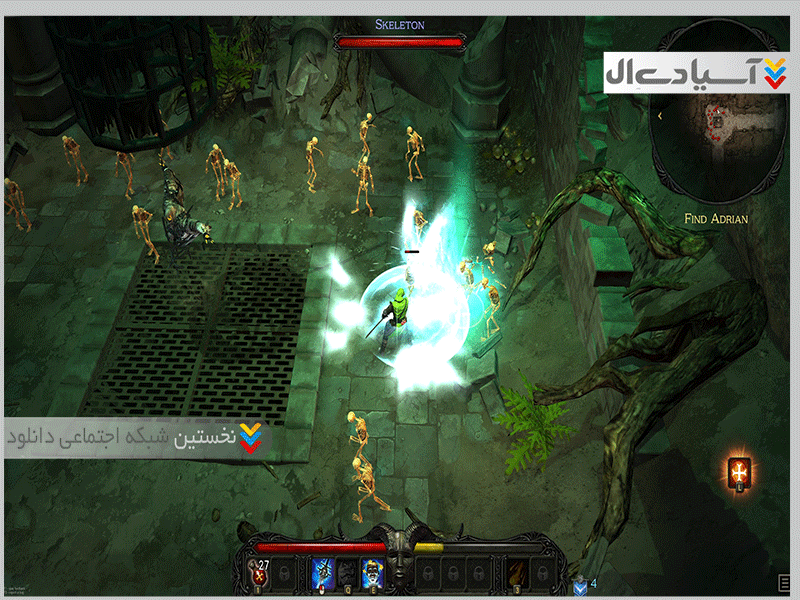Screen dimensions: 800x600
Task: Collapse the minimap using its side arrow
Action: [x=660, y=117]
